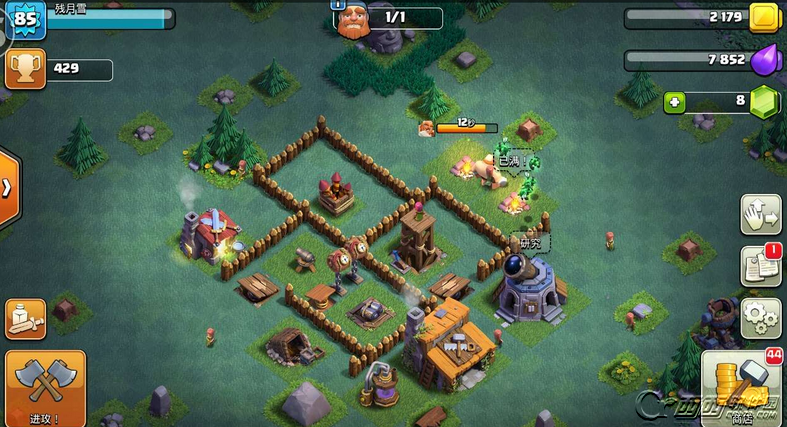This screenshot has width=787, height=427.
Task: Add gems with the green plus button
Action: (675, 102)
